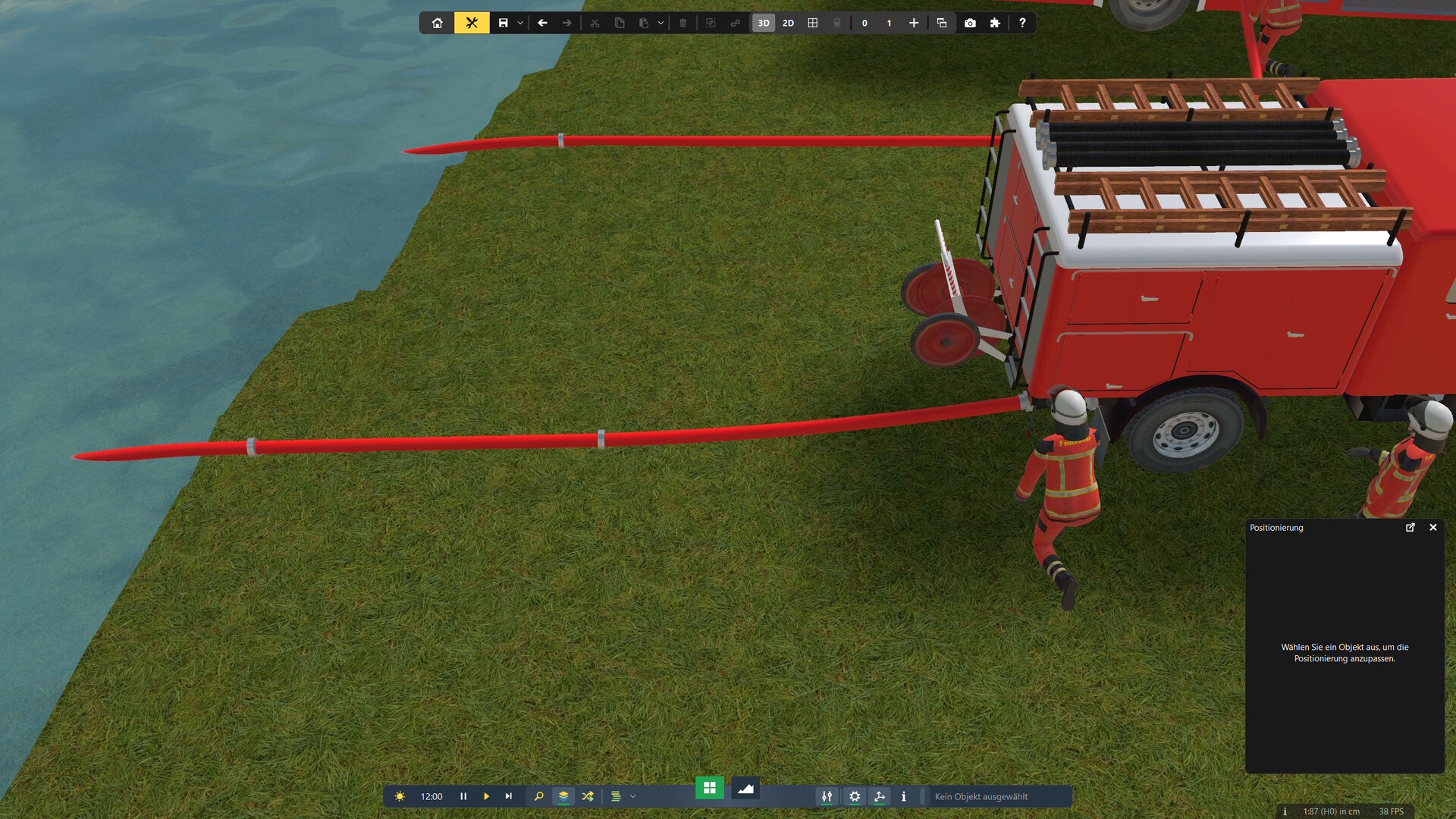Open the magnifying glass search tool
Image resolution: width=1456 pixels, height=819 pixels.
tap(538, 796)
